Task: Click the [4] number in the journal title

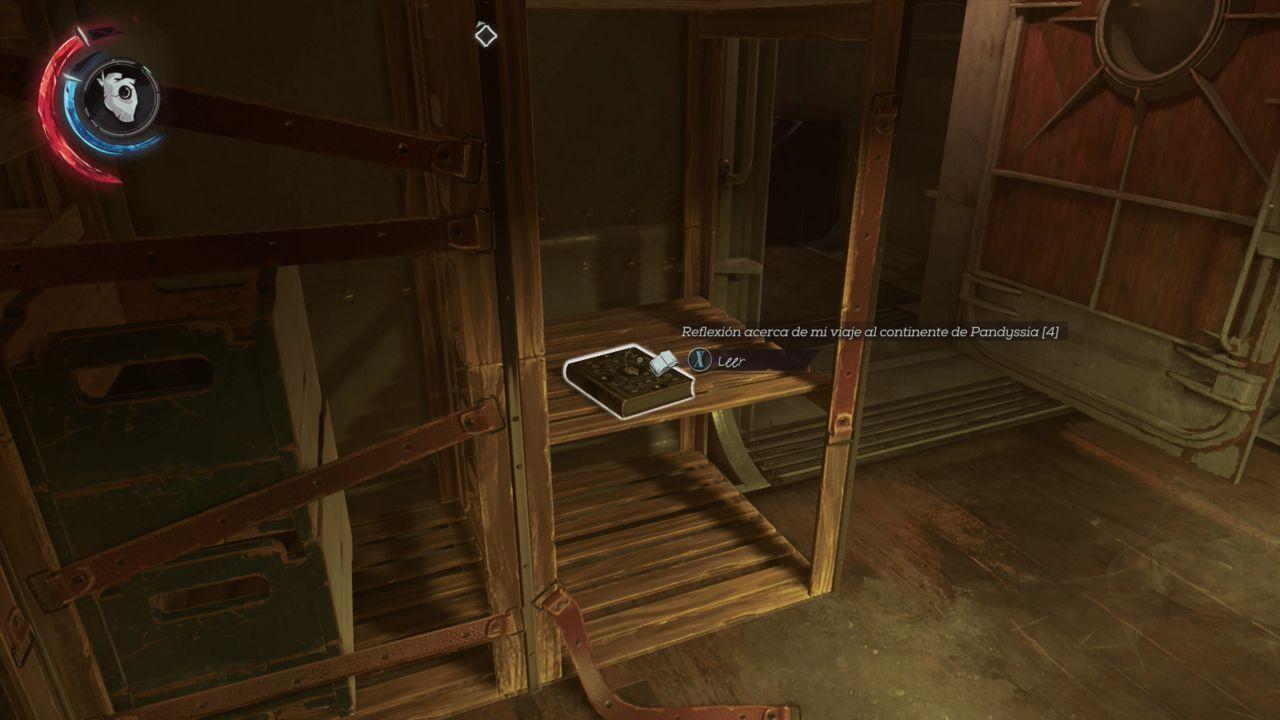Action: [1052, 332]
